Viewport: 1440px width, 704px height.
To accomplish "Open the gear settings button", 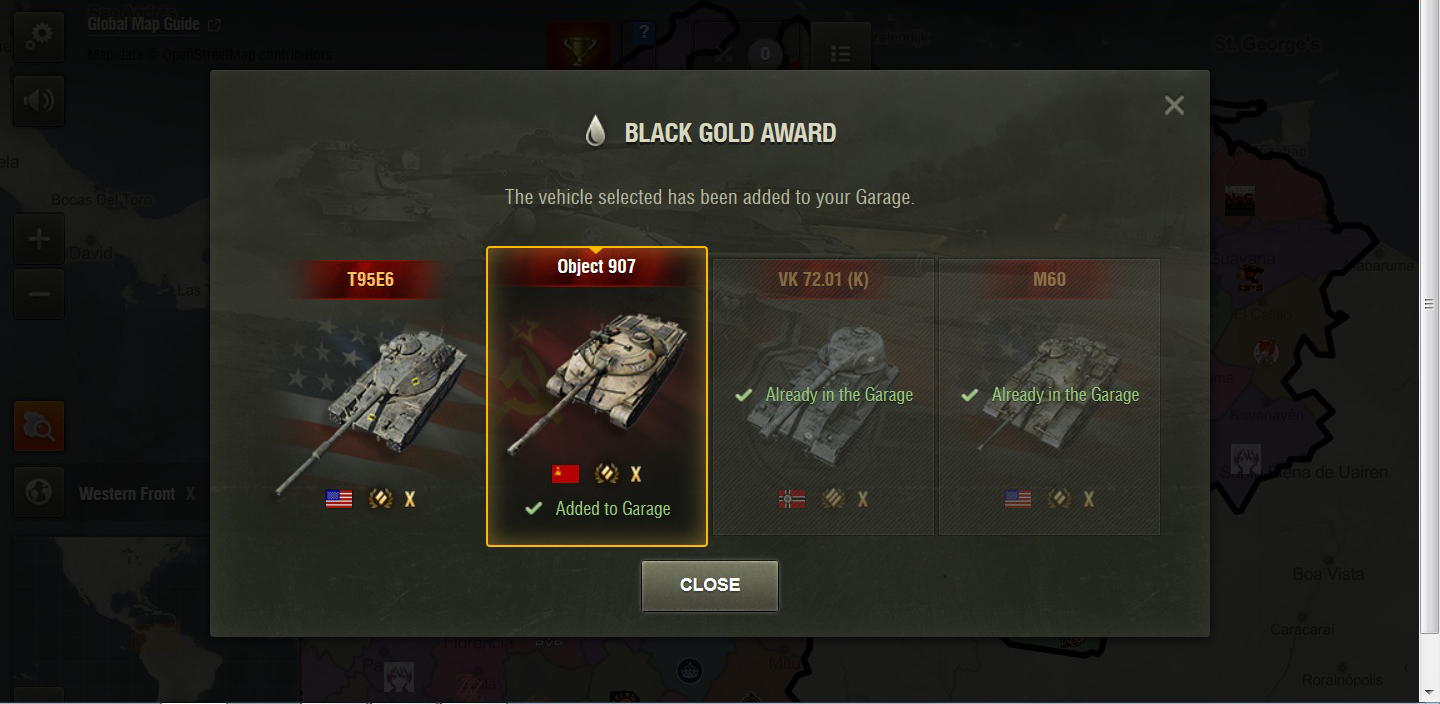I will click(x=39, y=37).
